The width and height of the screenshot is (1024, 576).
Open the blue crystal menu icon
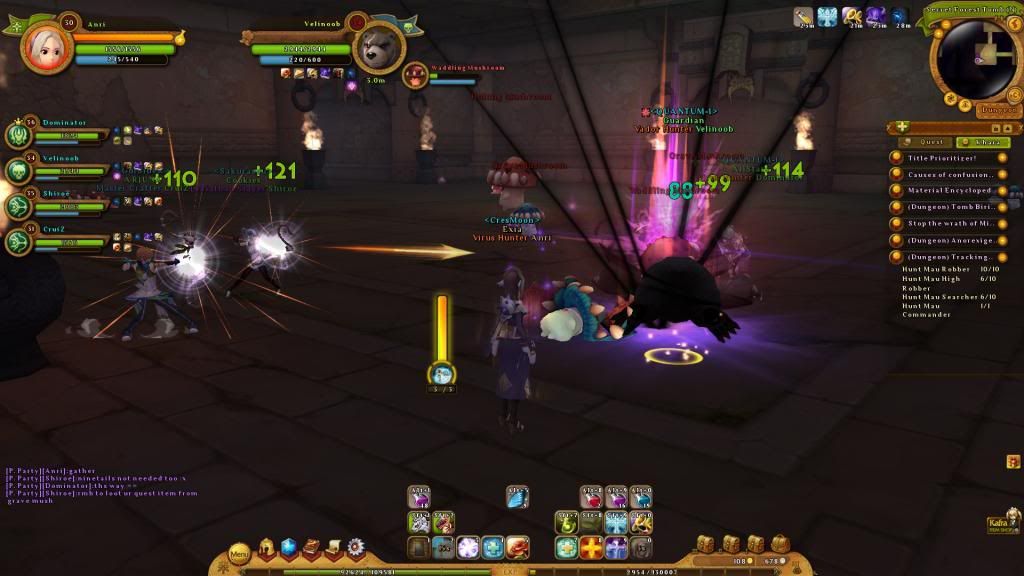289,548
